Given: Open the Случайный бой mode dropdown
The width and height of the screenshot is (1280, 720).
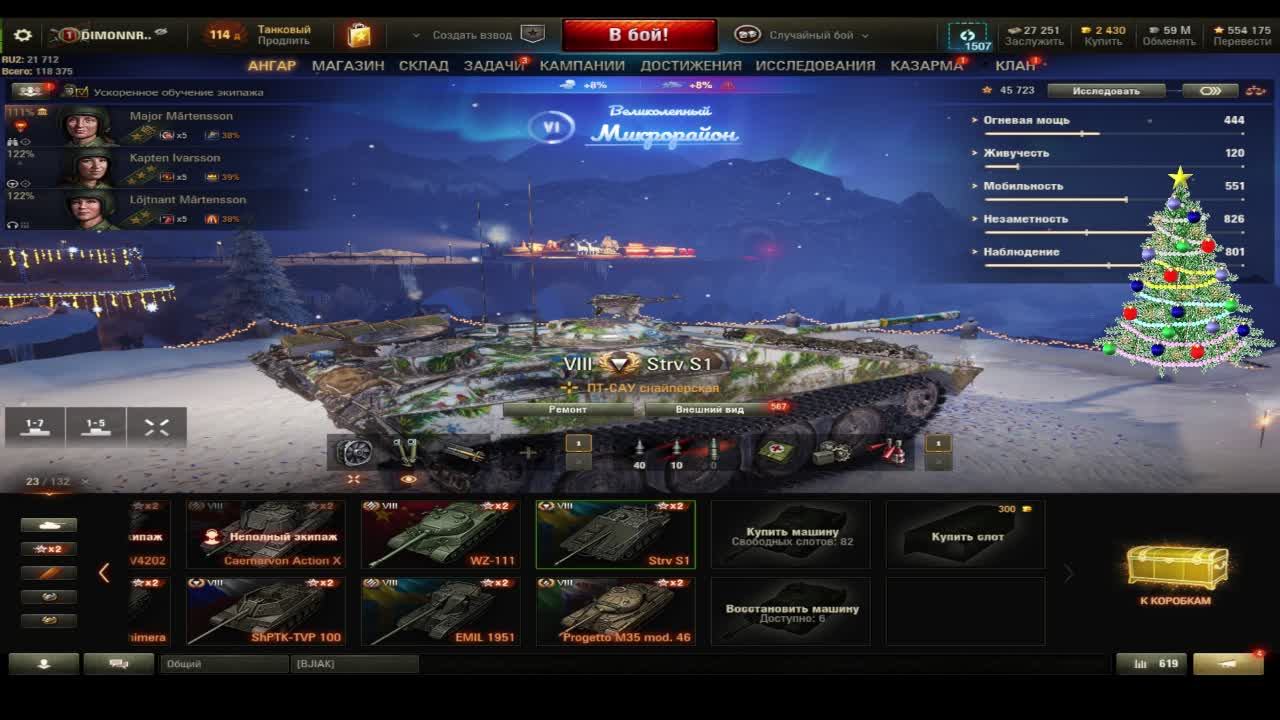Looking at the screenshot, I should 812,35.
